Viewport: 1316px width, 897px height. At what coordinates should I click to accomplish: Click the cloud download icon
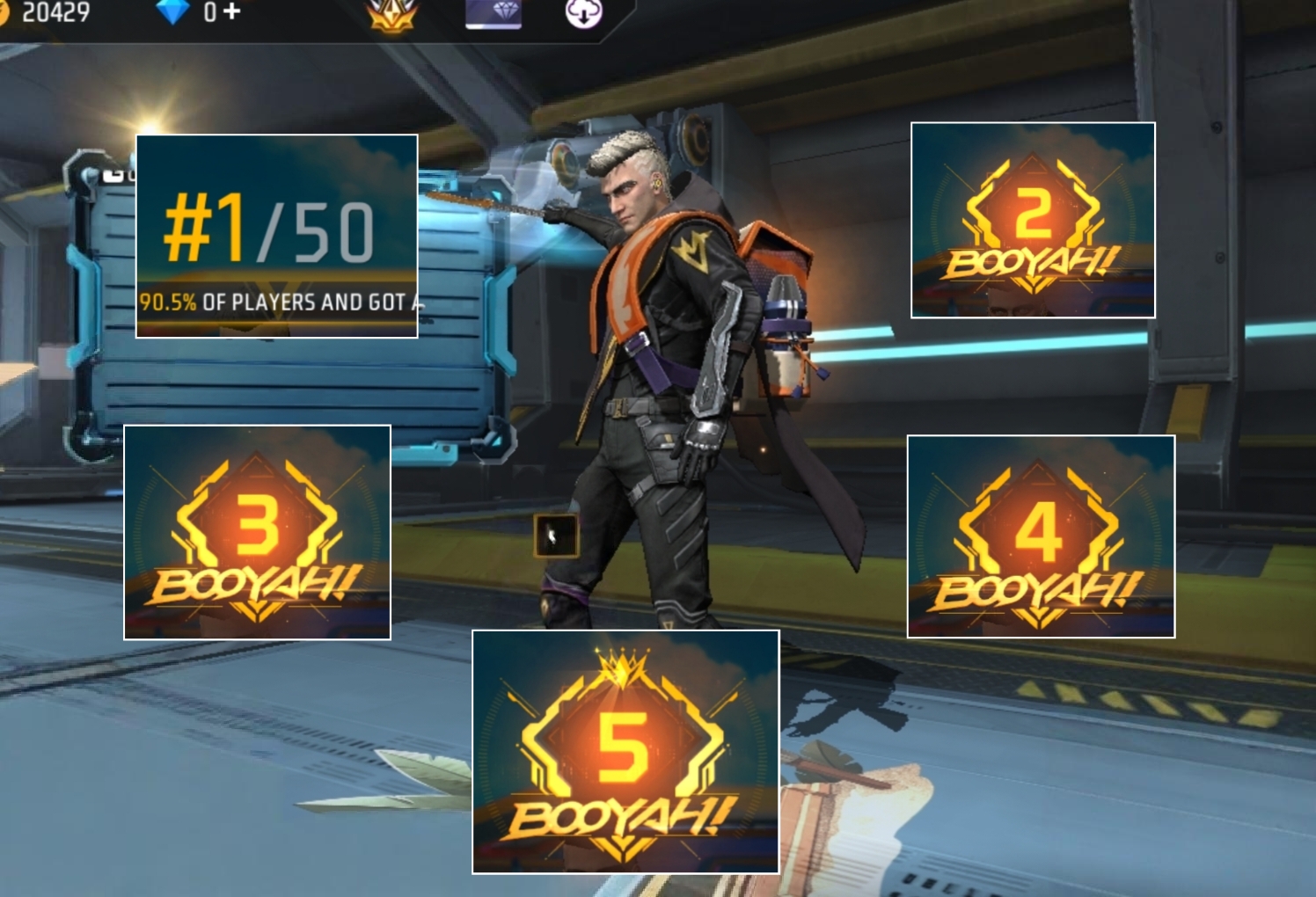583,12
